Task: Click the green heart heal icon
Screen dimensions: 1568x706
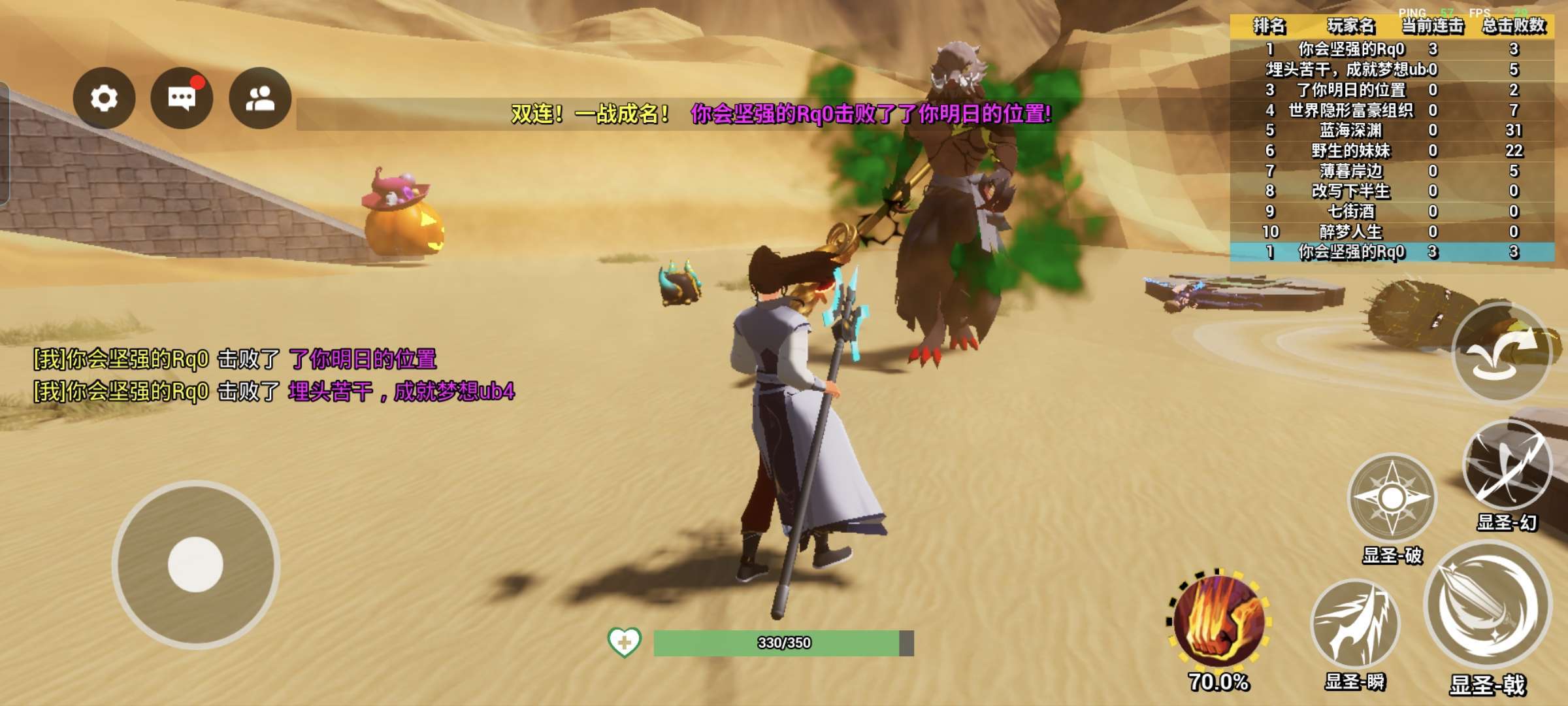Action: (x=624, y=643)
